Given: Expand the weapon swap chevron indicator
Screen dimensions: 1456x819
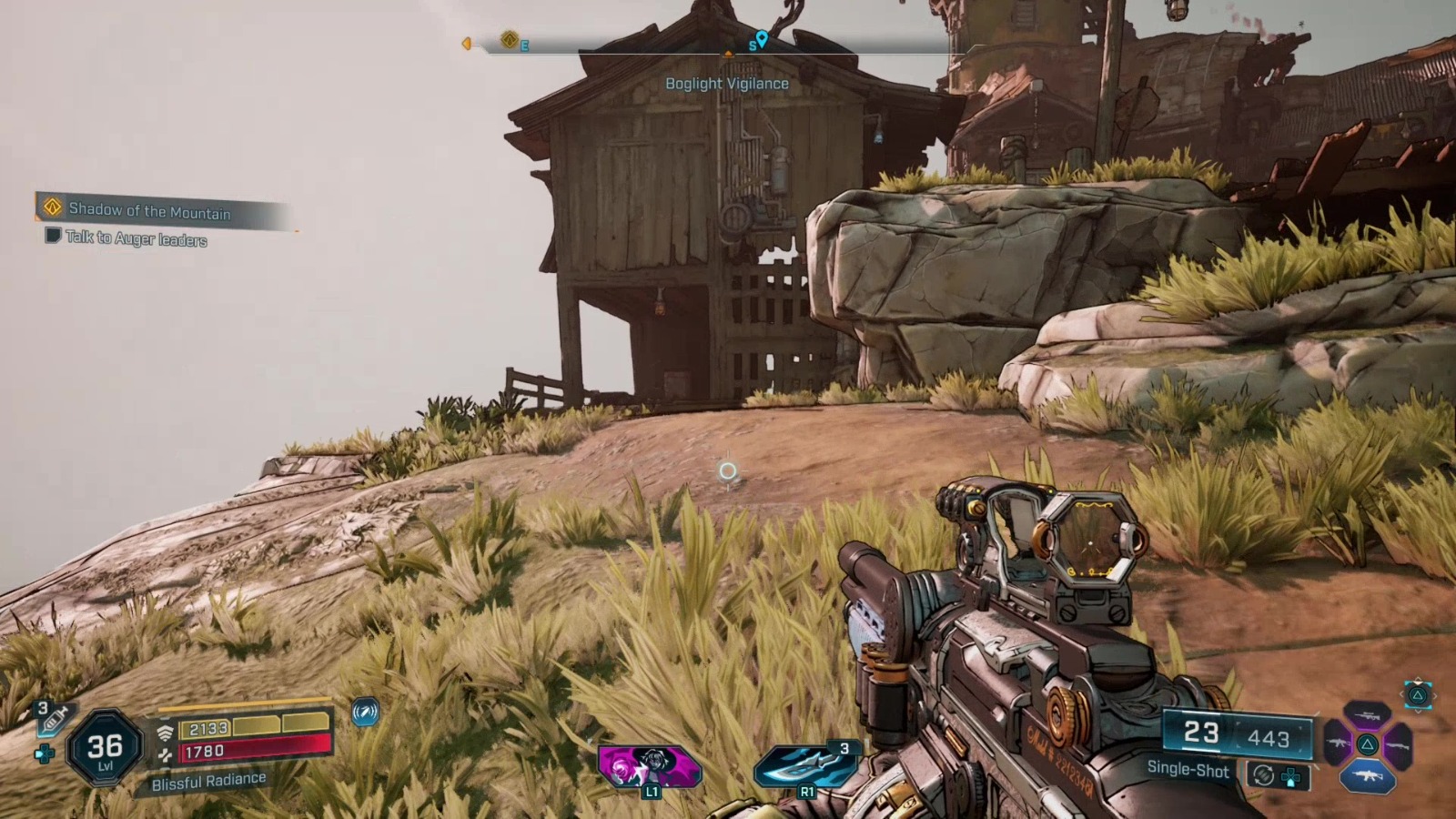Looking at the screenshot, I should (1417, 693).
